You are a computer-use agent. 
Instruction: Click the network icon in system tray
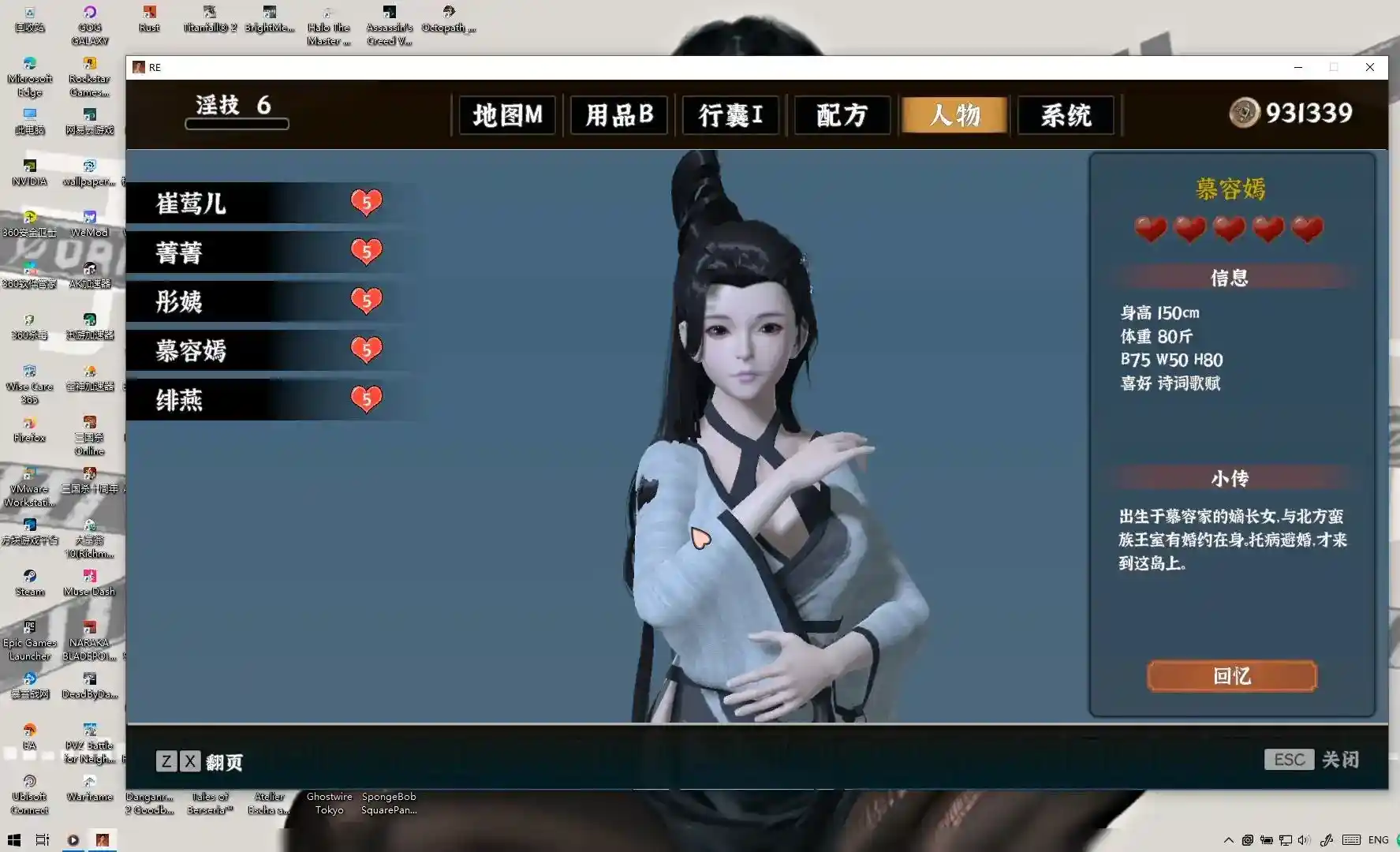[x=1286, y=839]
